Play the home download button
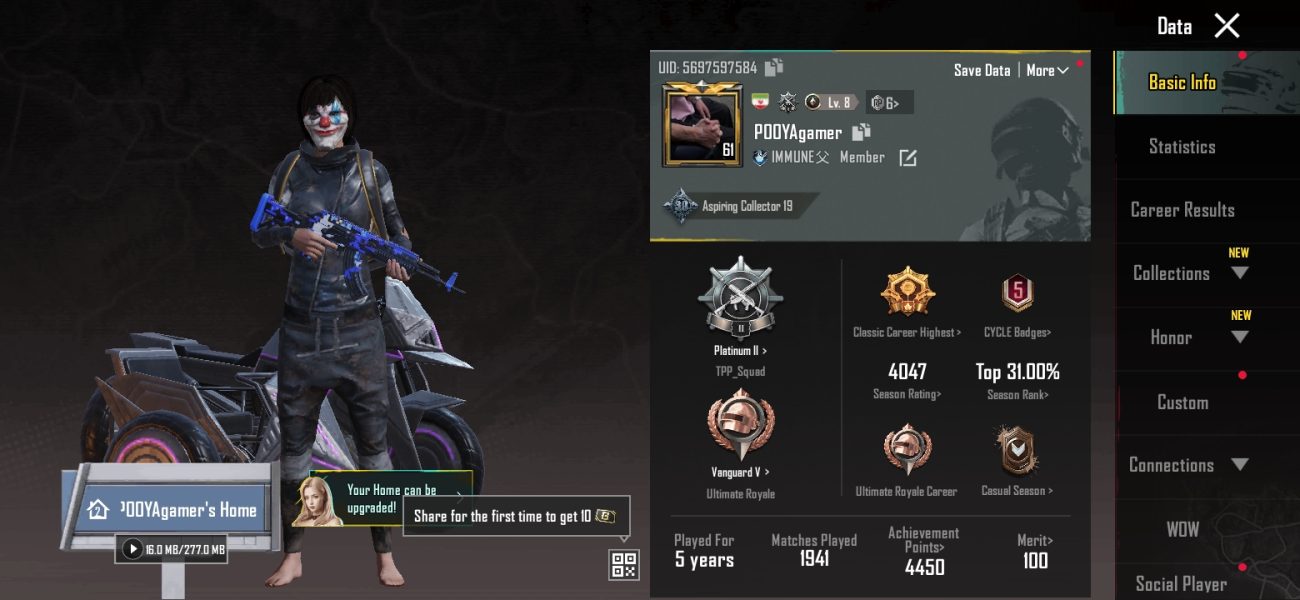 (x=133, y=549)
